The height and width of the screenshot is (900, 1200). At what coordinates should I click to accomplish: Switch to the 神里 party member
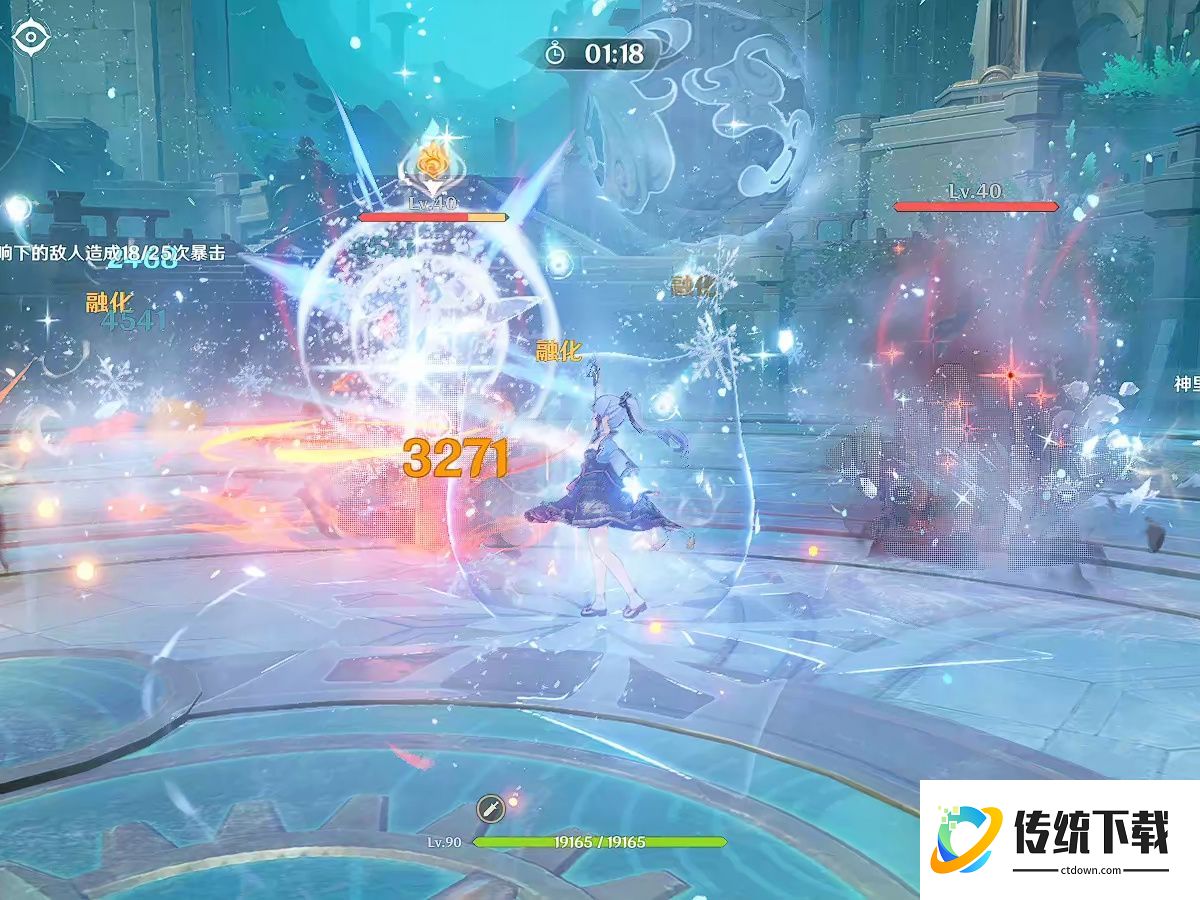click(1186, 384)
